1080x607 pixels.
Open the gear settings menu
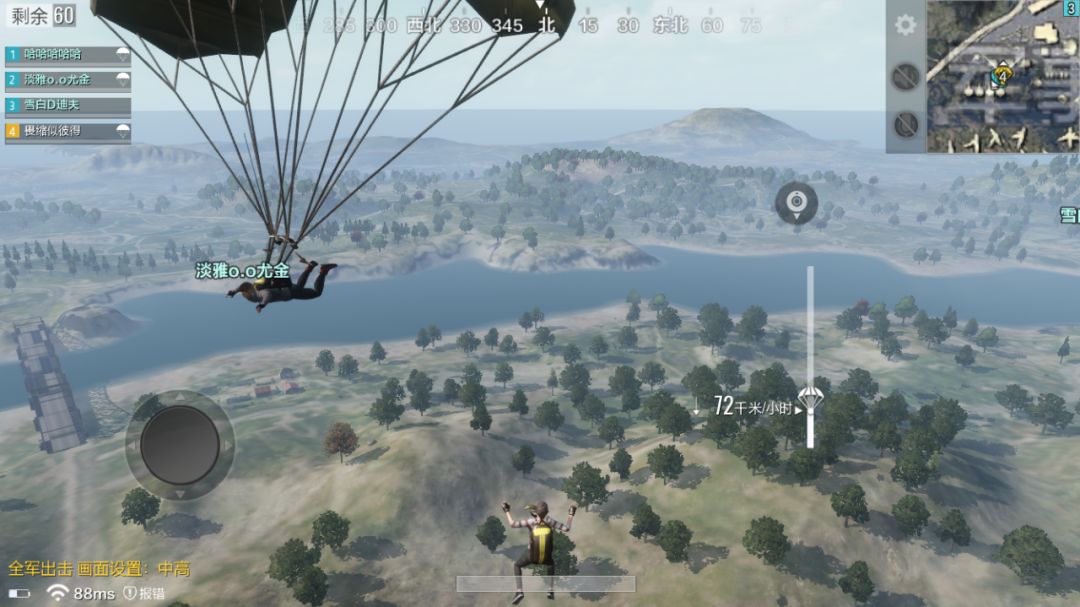(905, 25)
